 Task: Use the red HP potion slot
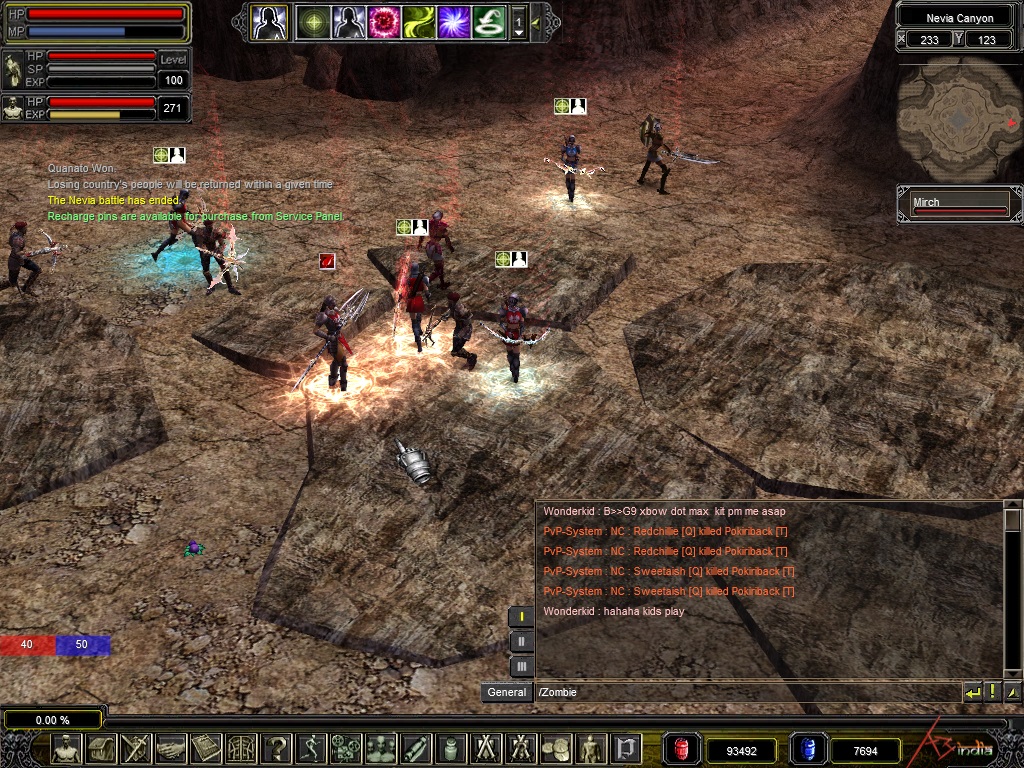682,749
